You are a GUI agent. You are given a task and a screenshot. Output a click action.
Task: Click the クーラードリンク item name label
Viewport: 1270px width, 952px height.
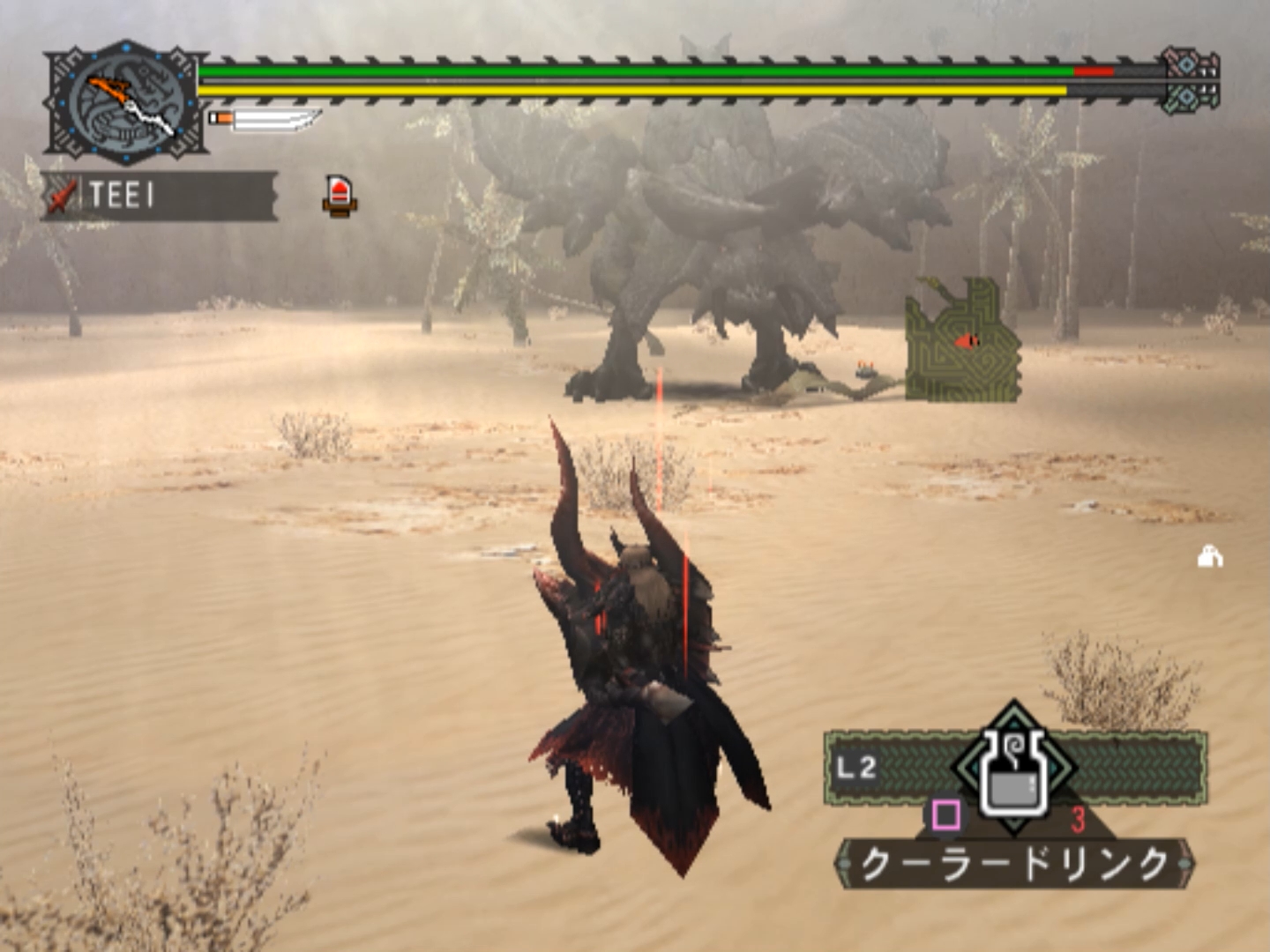1014,863
